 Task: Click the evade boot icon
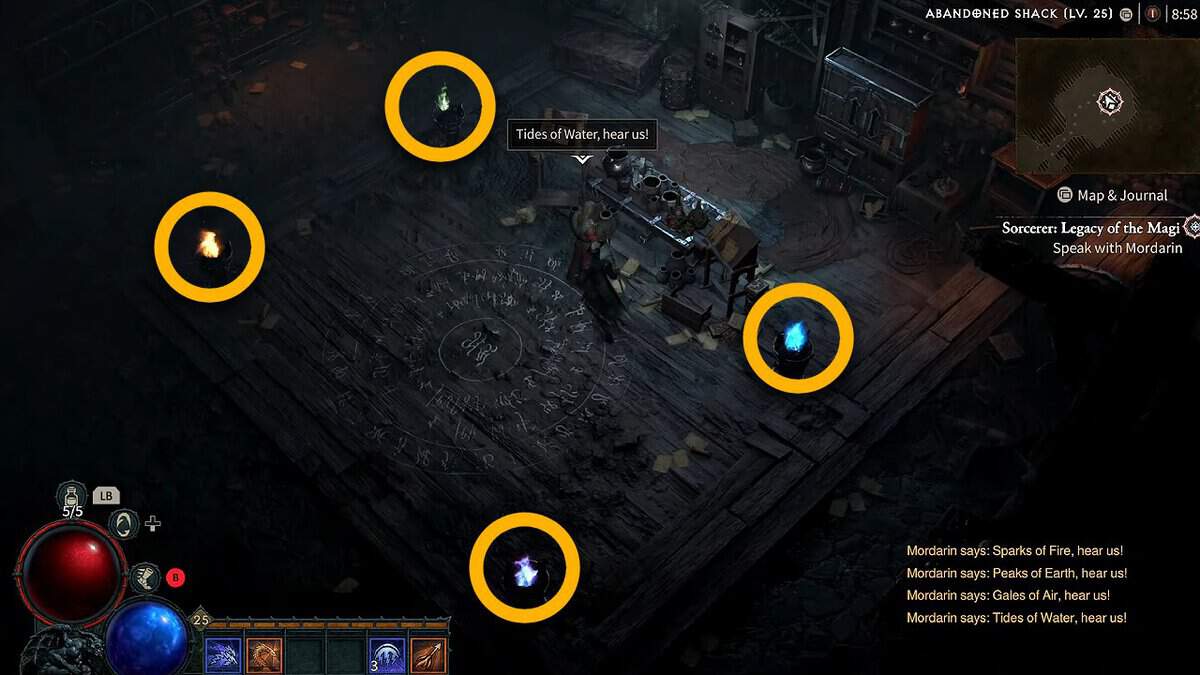(147, 577)
